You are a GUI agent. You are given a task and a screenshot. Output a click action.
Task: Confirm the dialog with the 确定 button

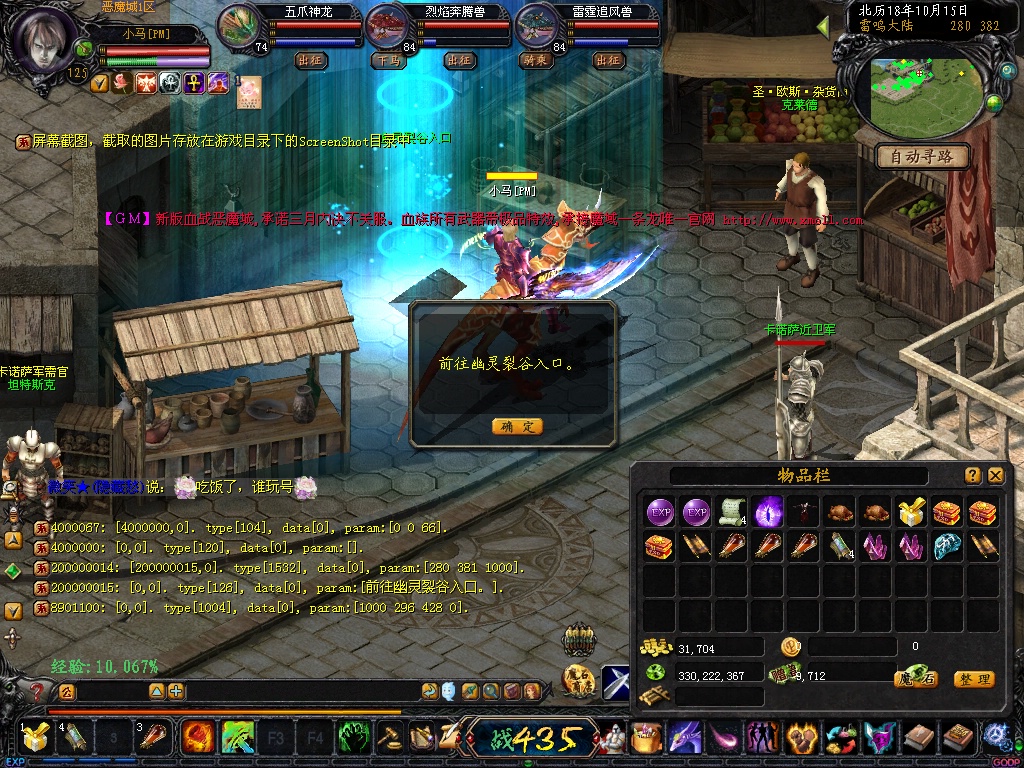point(517,426)
